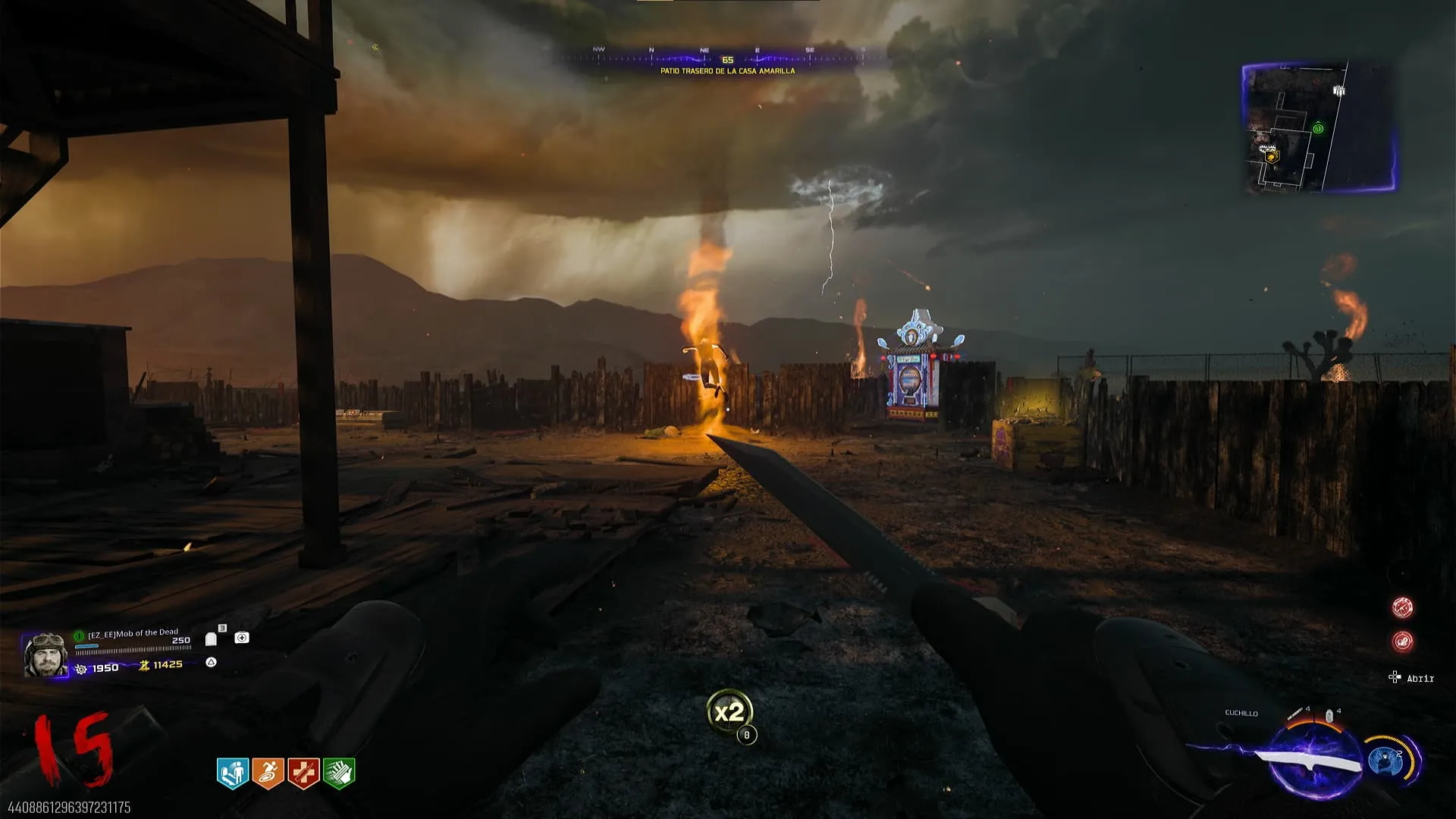Select the green fist Melee Macchiato perk
This screenshot has width=1456, height=819.
click(x=339, y=773)
